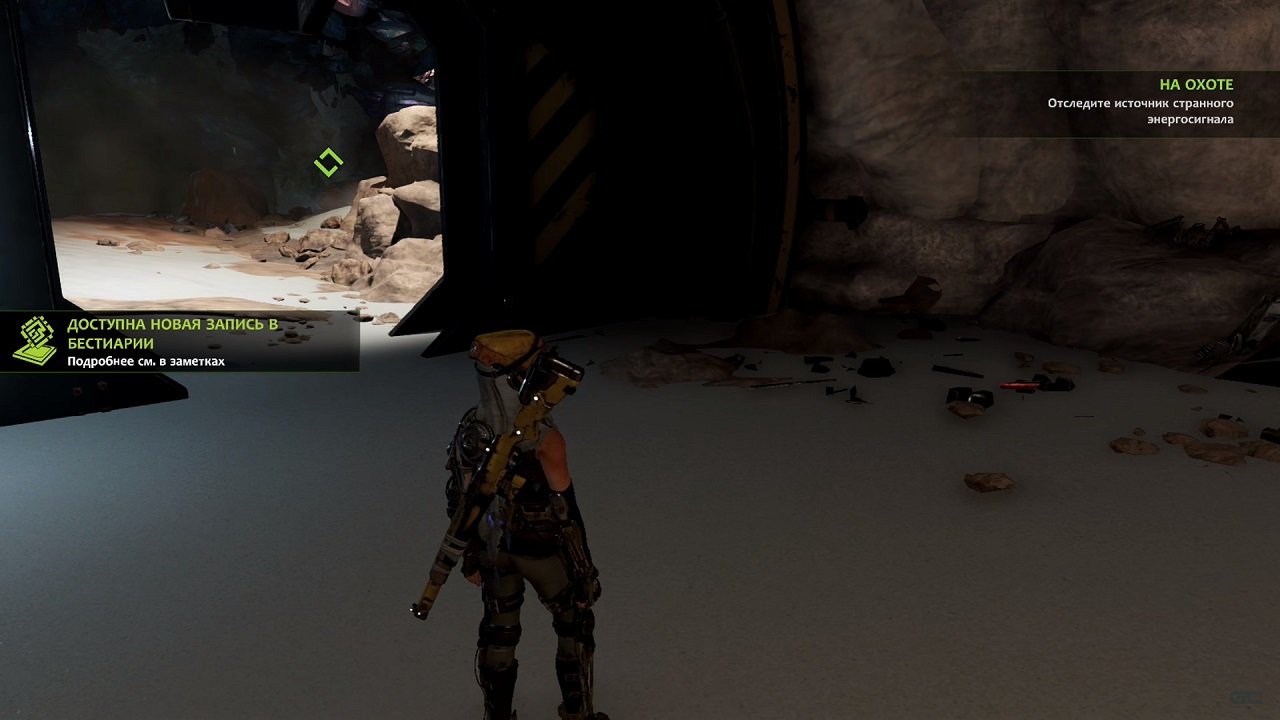Select the green targeting reticle crosshair
This screenshot has width=1280, height=720.
pos(329,160)
